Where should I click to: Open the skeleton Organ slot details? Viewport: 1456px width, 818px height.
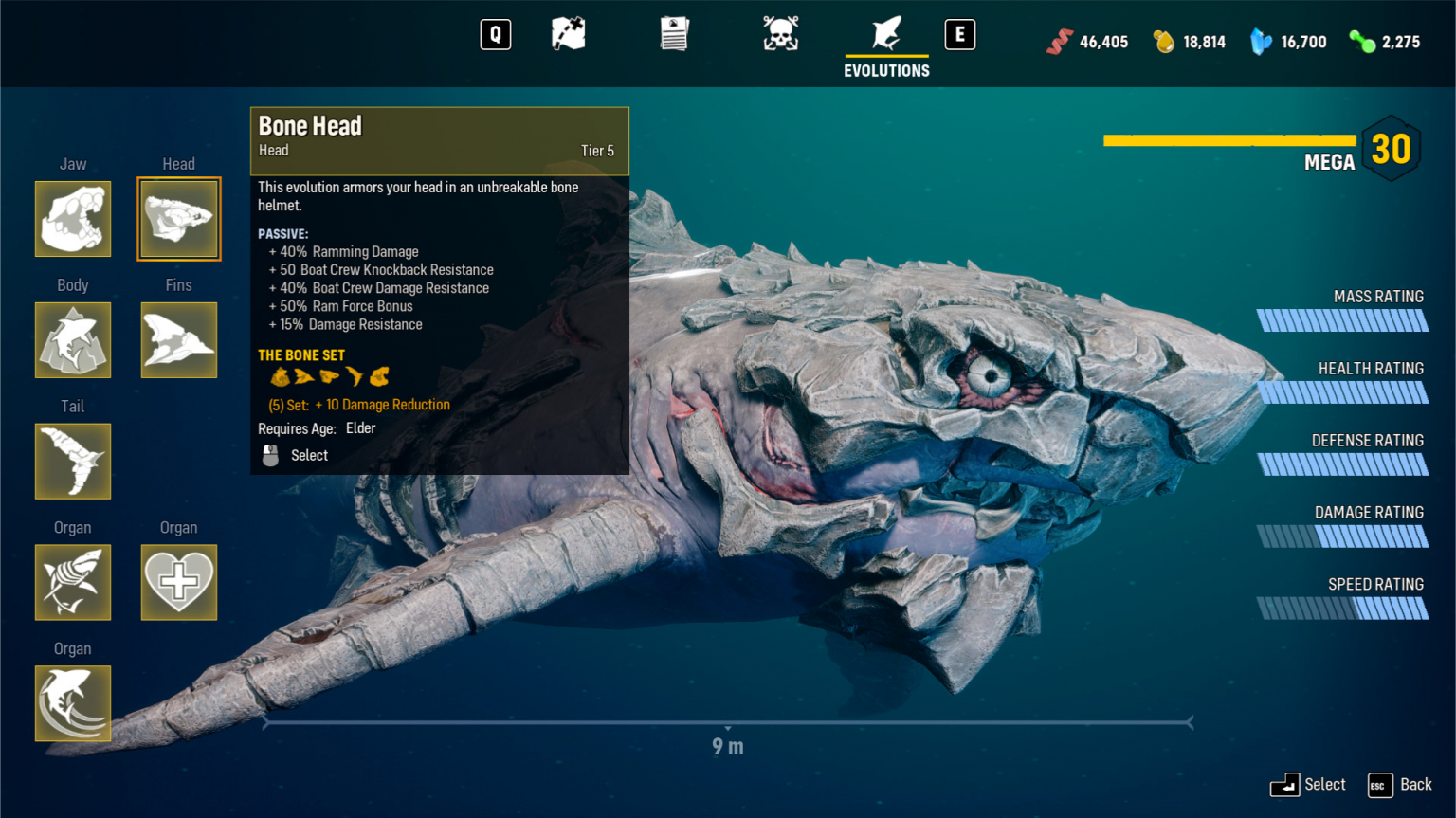(x=73, y=583)
